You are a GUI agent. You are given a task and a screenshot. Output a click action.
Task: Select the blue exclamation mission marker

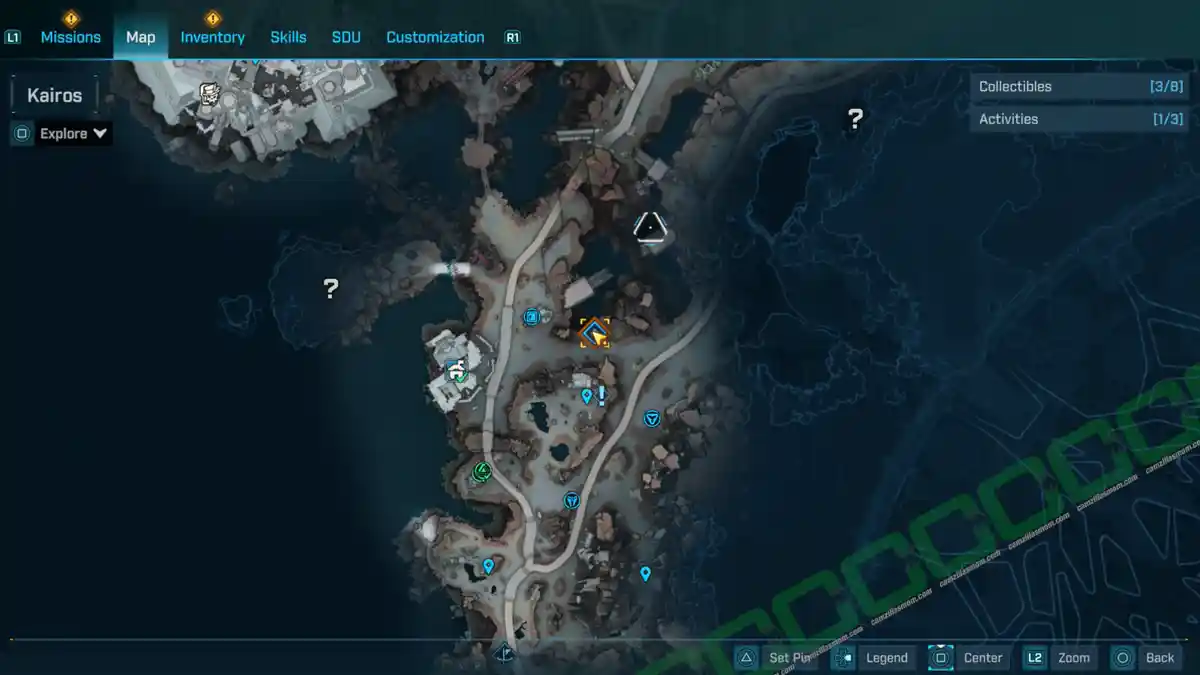click(602, 396)
